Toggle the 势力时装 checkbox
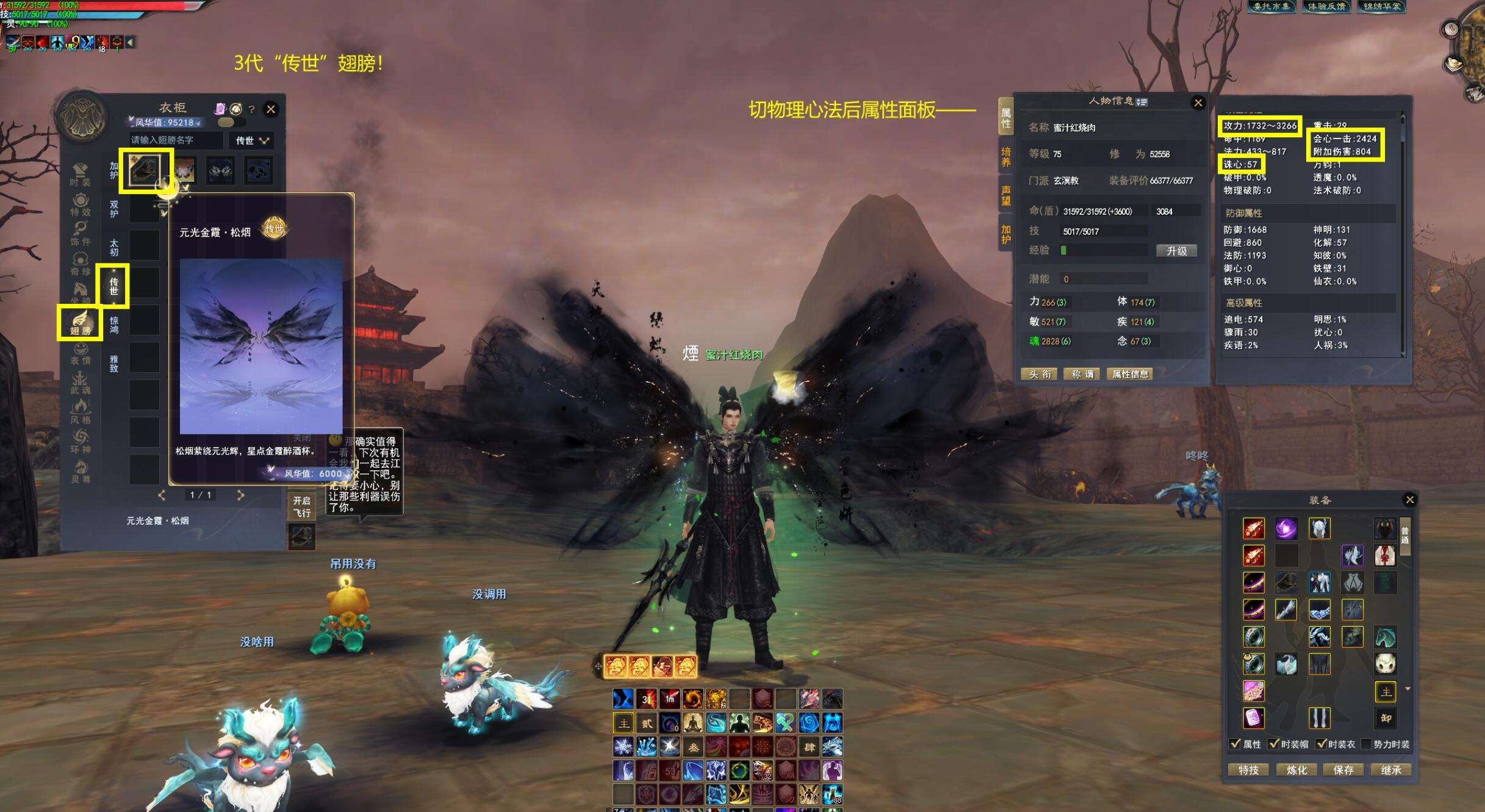1485x812 pixels. (1366, 744)
